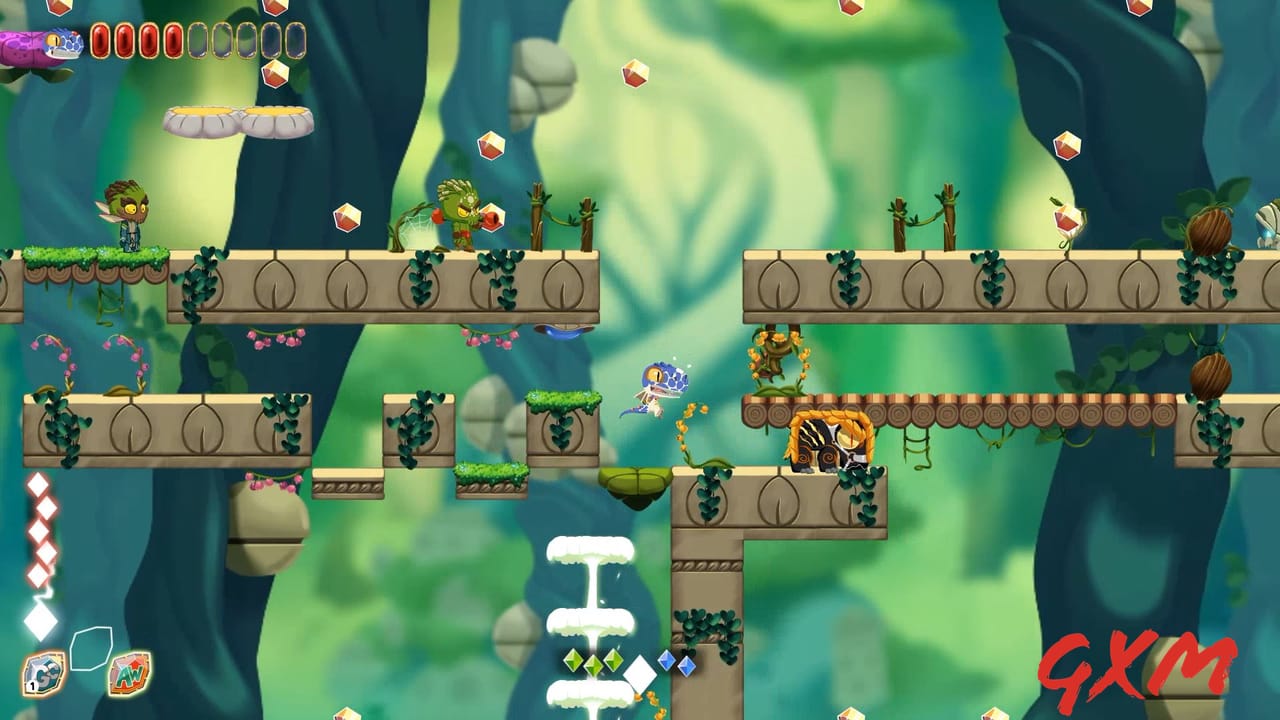Click the middle green gem at the bottom
This screenshot has width=1280, height=720.
click(x=593, y=664)
